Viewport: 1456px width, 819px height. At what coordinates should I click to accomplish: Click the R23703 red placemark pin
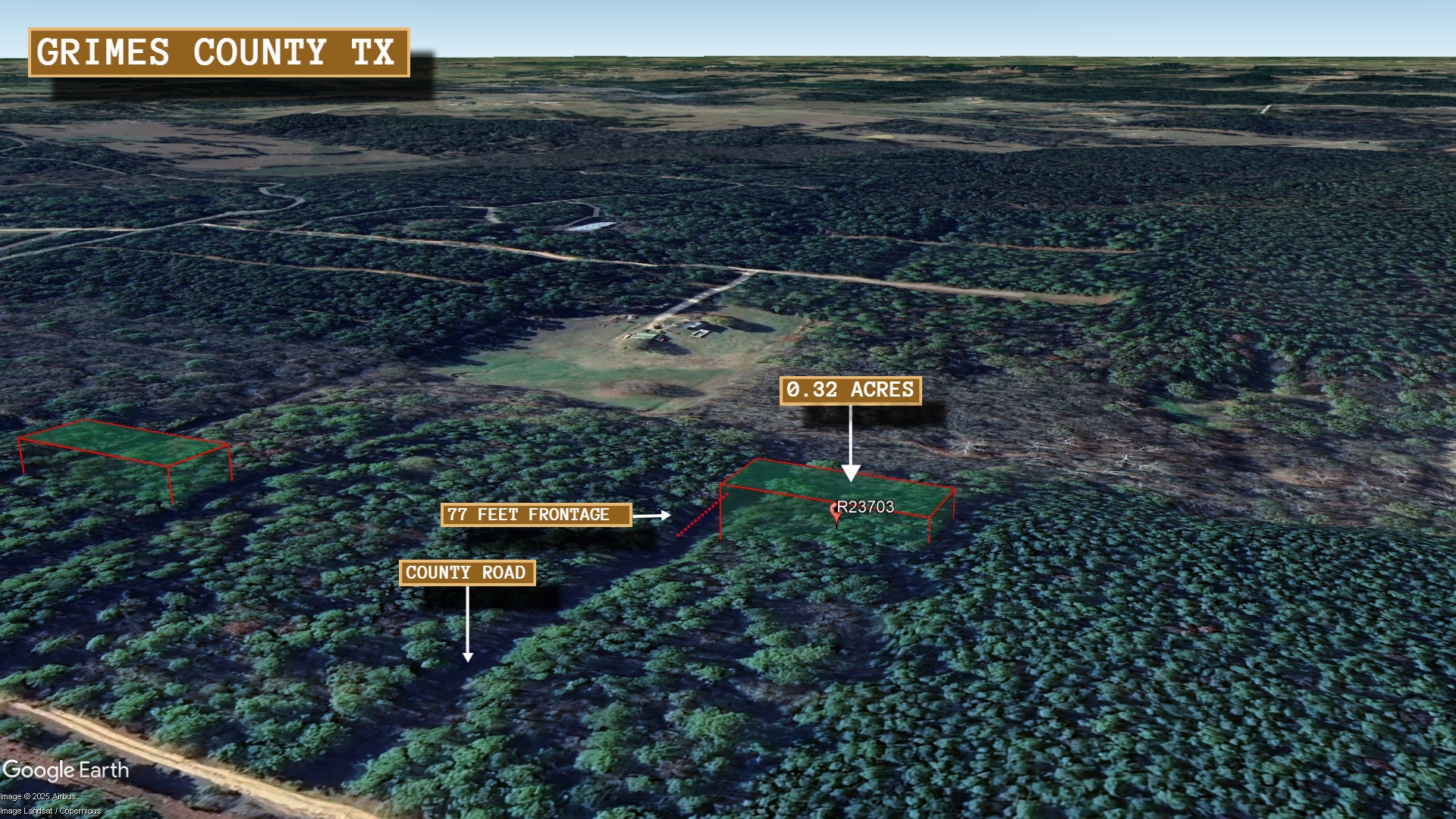836,513
